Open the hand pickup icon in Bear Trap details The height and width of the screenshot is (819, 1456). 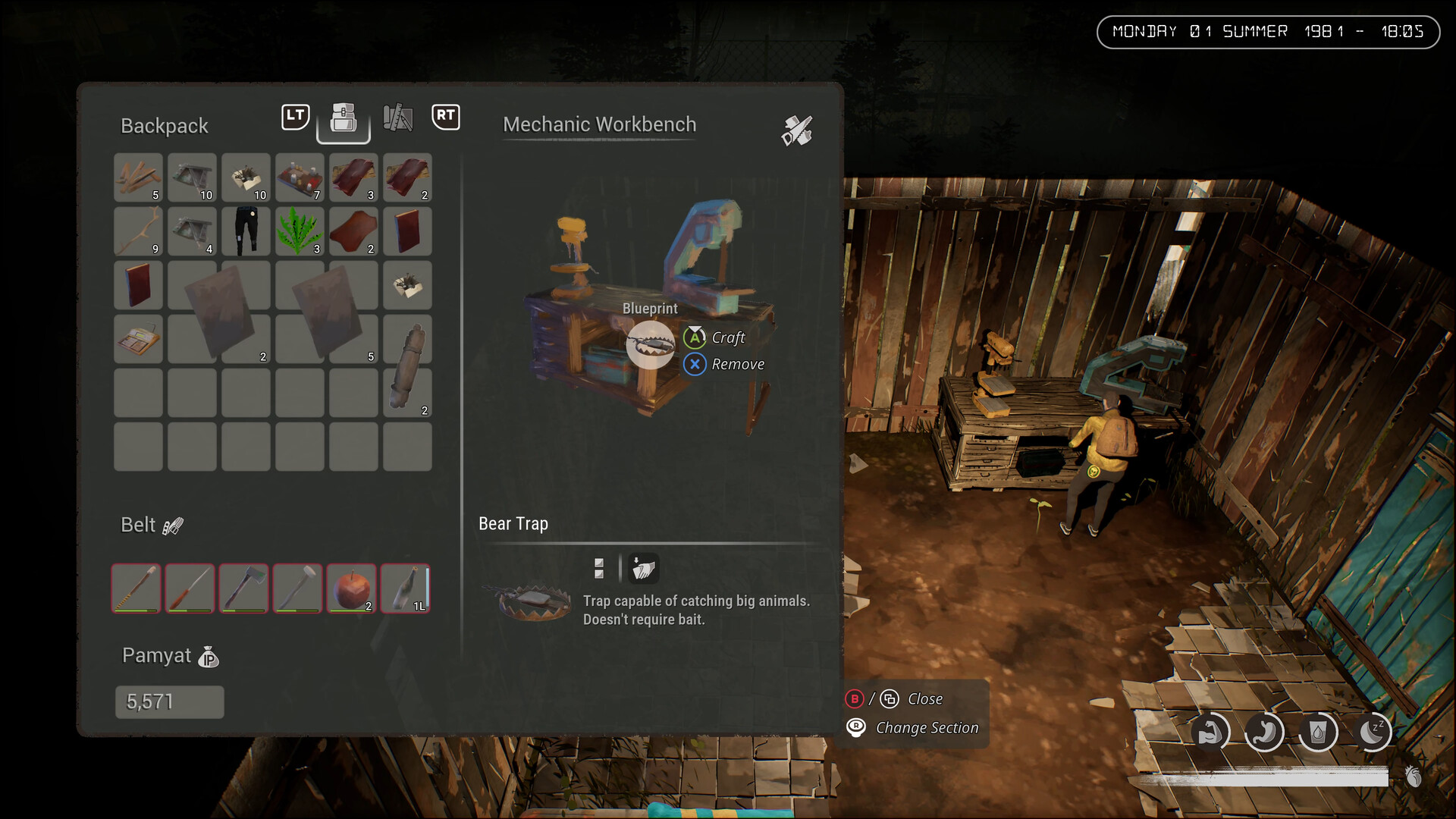coord(643,568)
